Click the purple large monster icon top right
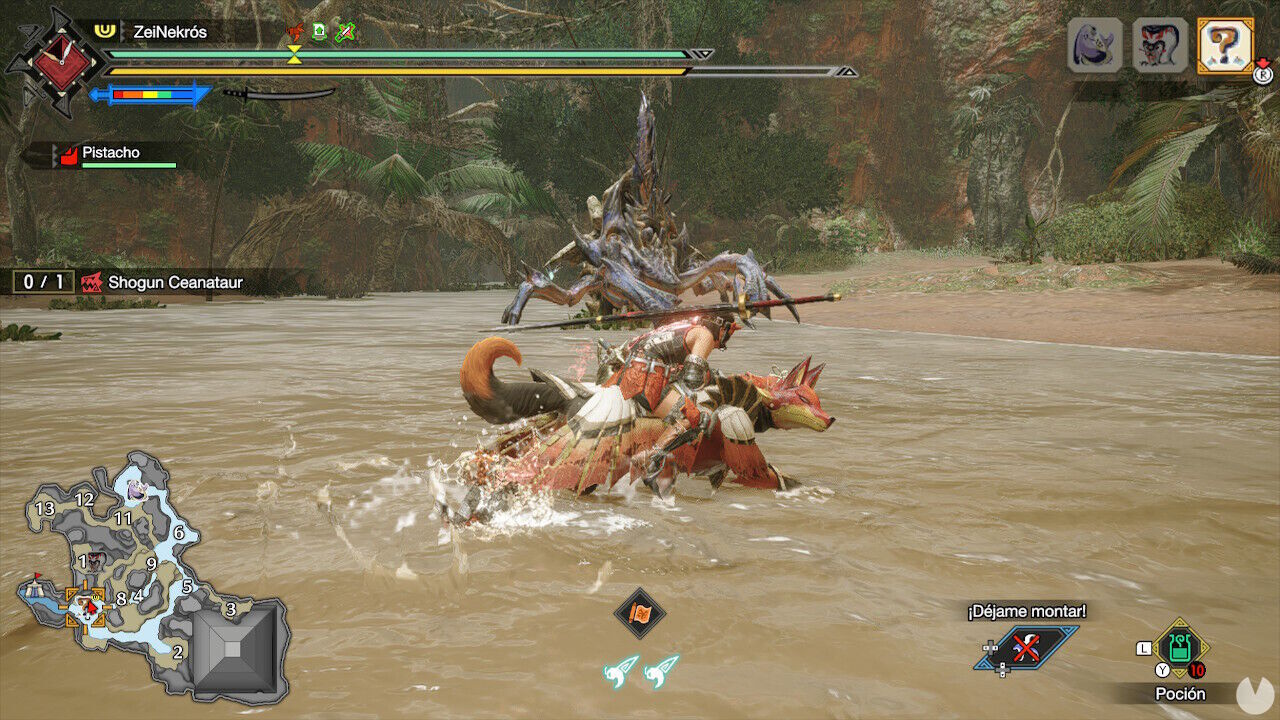Screen dimensions: 1280x720 click(x=1095, y=43)
